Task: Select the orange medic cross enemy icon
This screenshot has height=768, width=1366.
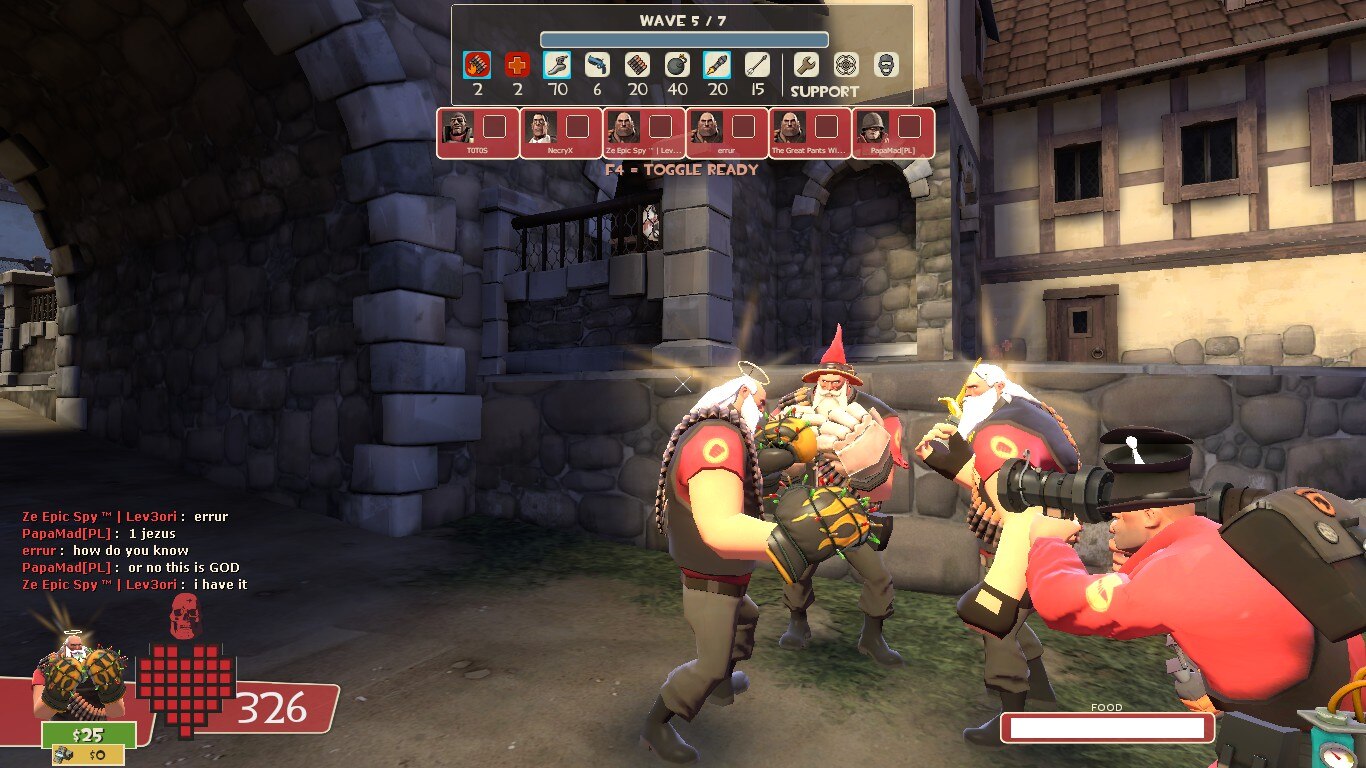Action: 517,66
